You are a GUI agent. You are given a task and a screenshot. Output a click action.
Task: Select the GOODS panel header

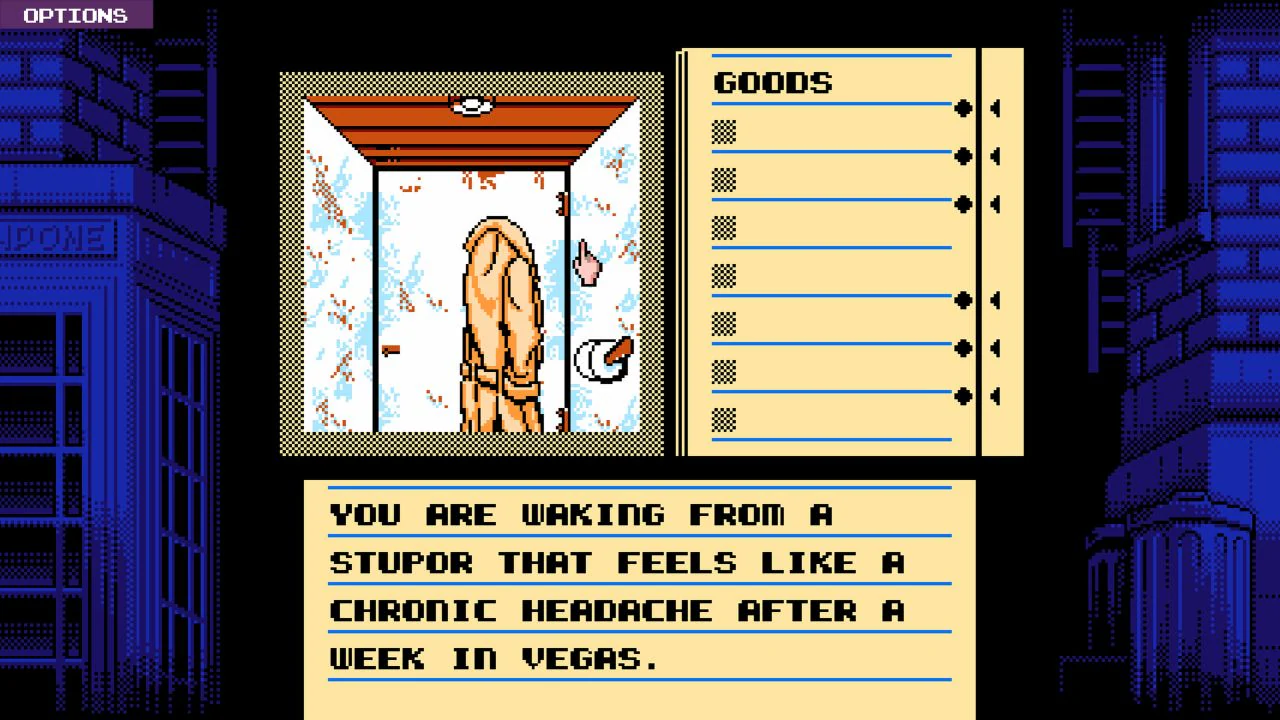pyautogui.click(x=772, y=83)
